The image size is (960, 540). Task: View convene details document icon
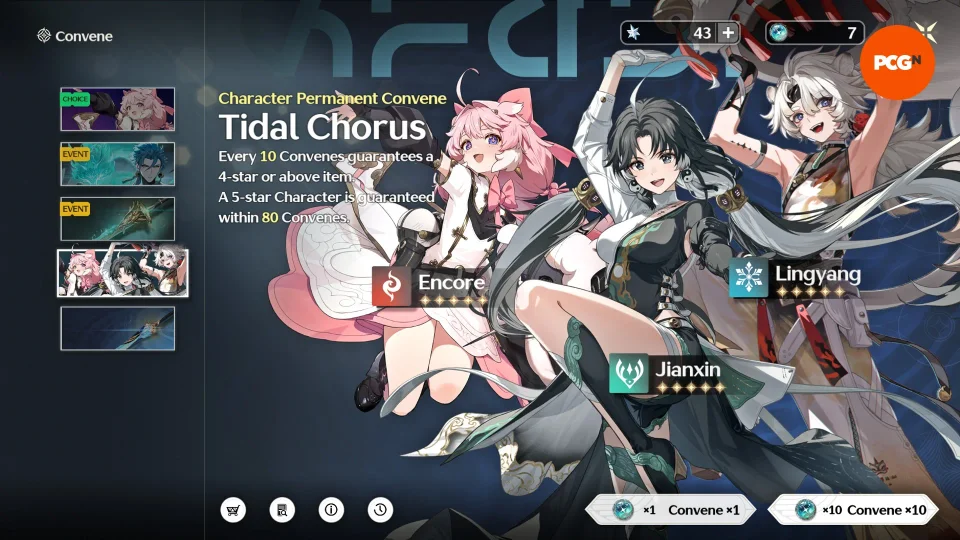point(283,510)
